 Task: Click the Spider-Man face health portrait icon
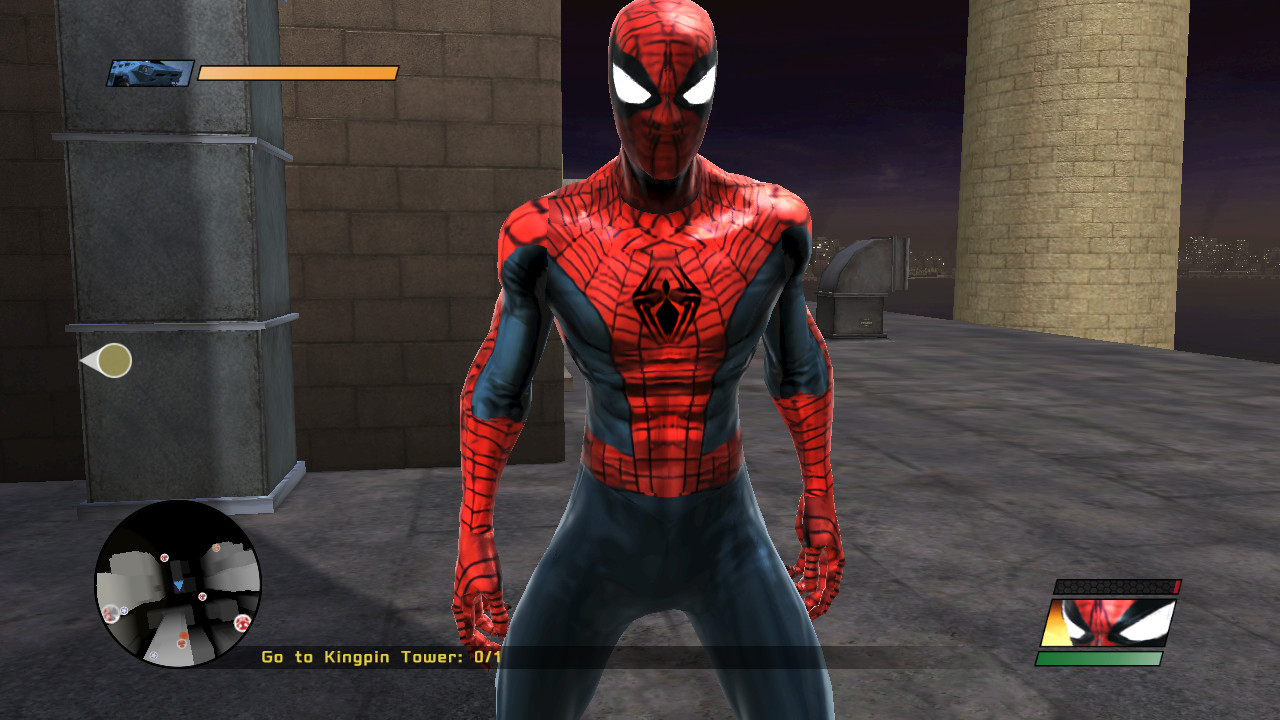(x=1110, y=623)
